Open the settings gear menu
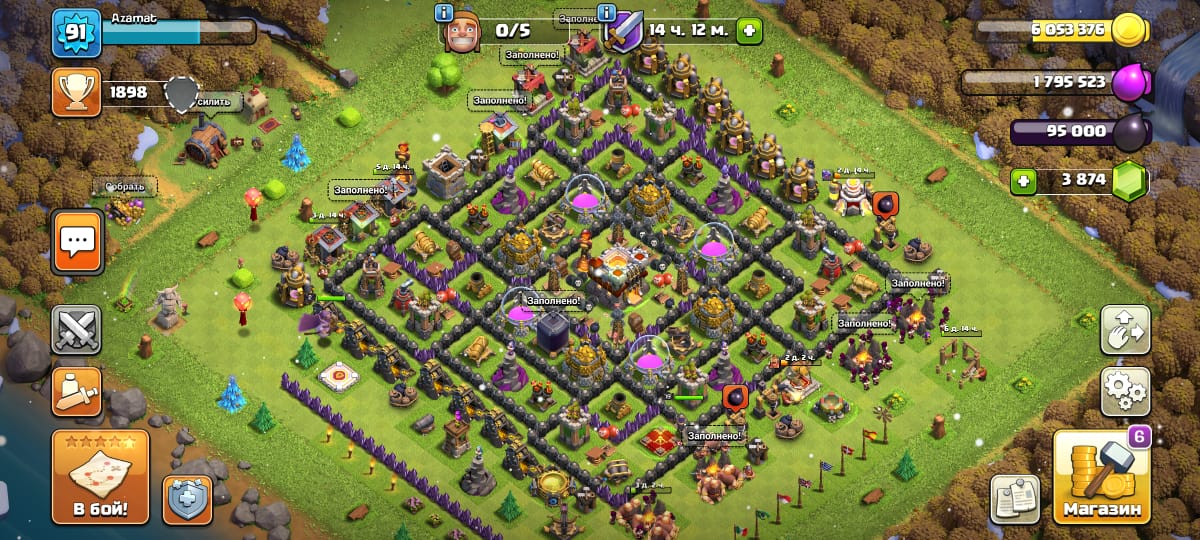The width and height of the screenshot is (1200, 540). pyautogui.click(x=1125, y=391)
